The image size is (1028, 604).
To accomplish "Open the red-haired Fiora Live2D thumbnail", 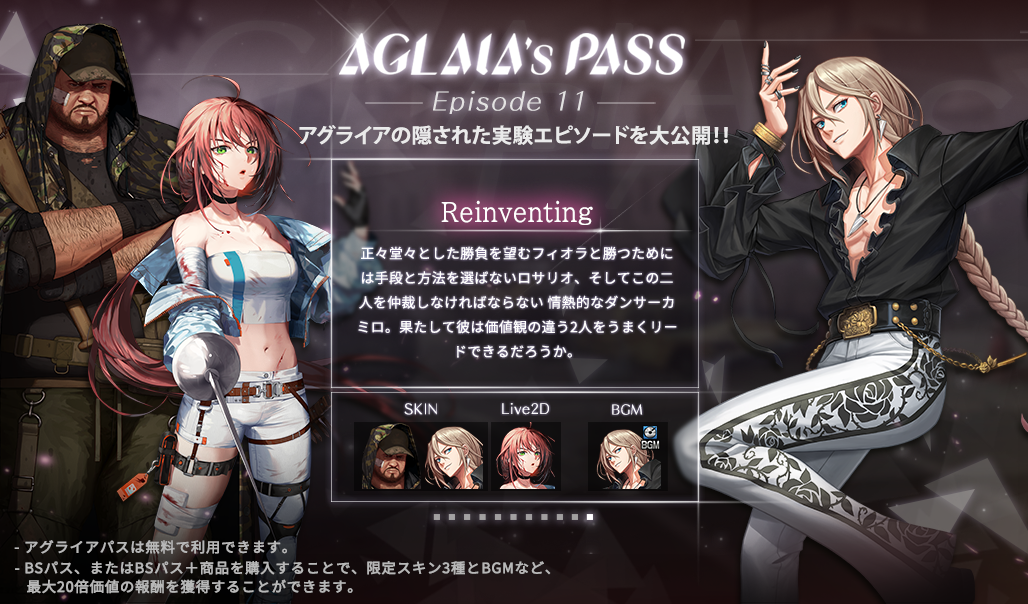I will click(525, 456).
